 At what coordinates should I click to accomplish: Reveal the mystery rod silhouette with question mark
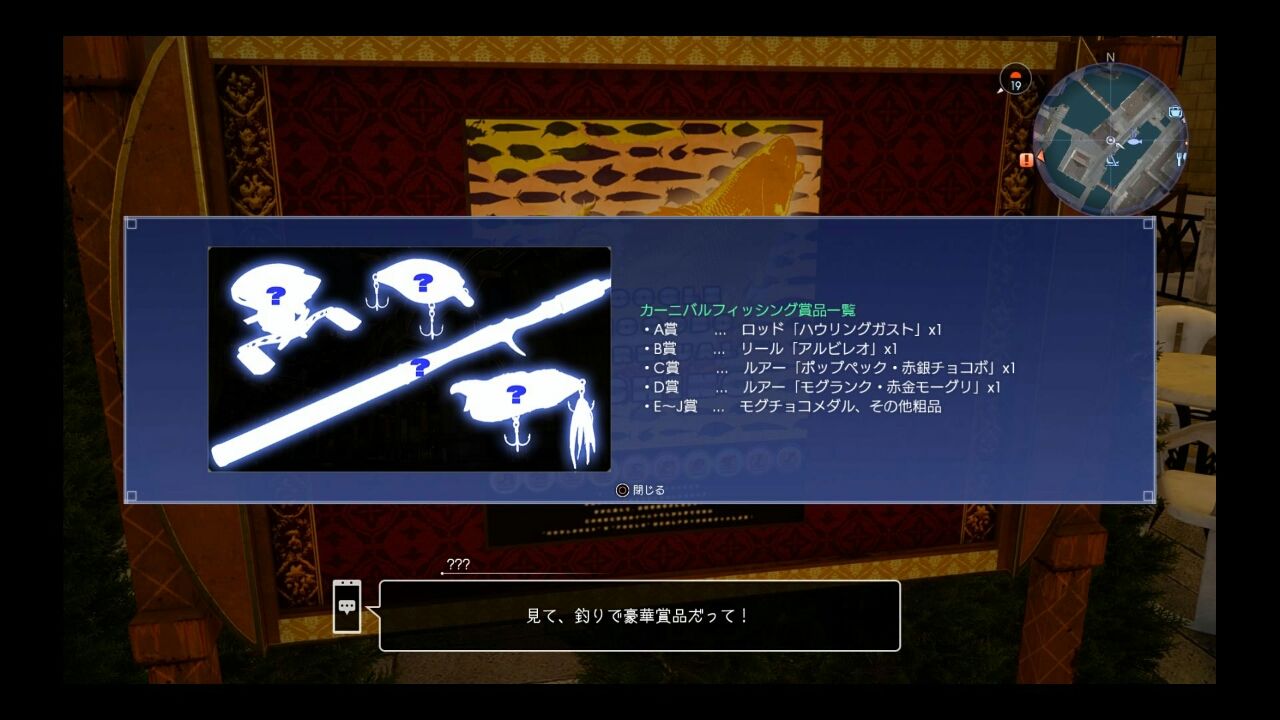pyautogui.click(x=420, y=367)
